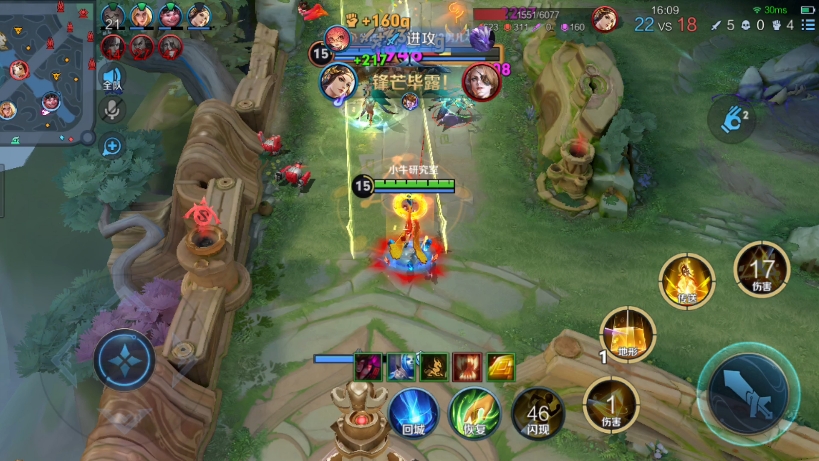
Task: Unmute the microphone button
Action: (x=112, y=110)
